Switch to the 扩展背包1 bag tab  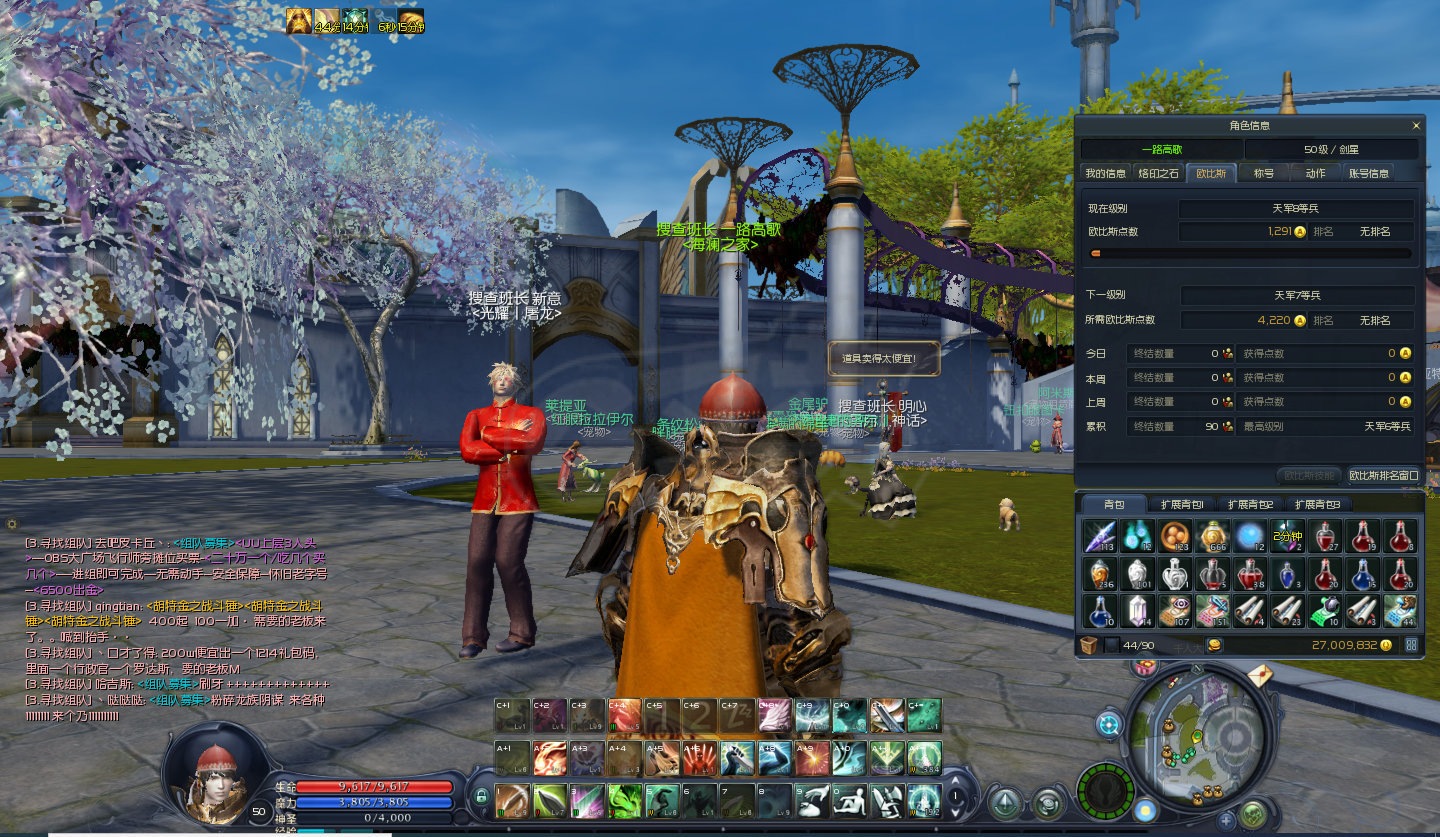(1181, 504)
